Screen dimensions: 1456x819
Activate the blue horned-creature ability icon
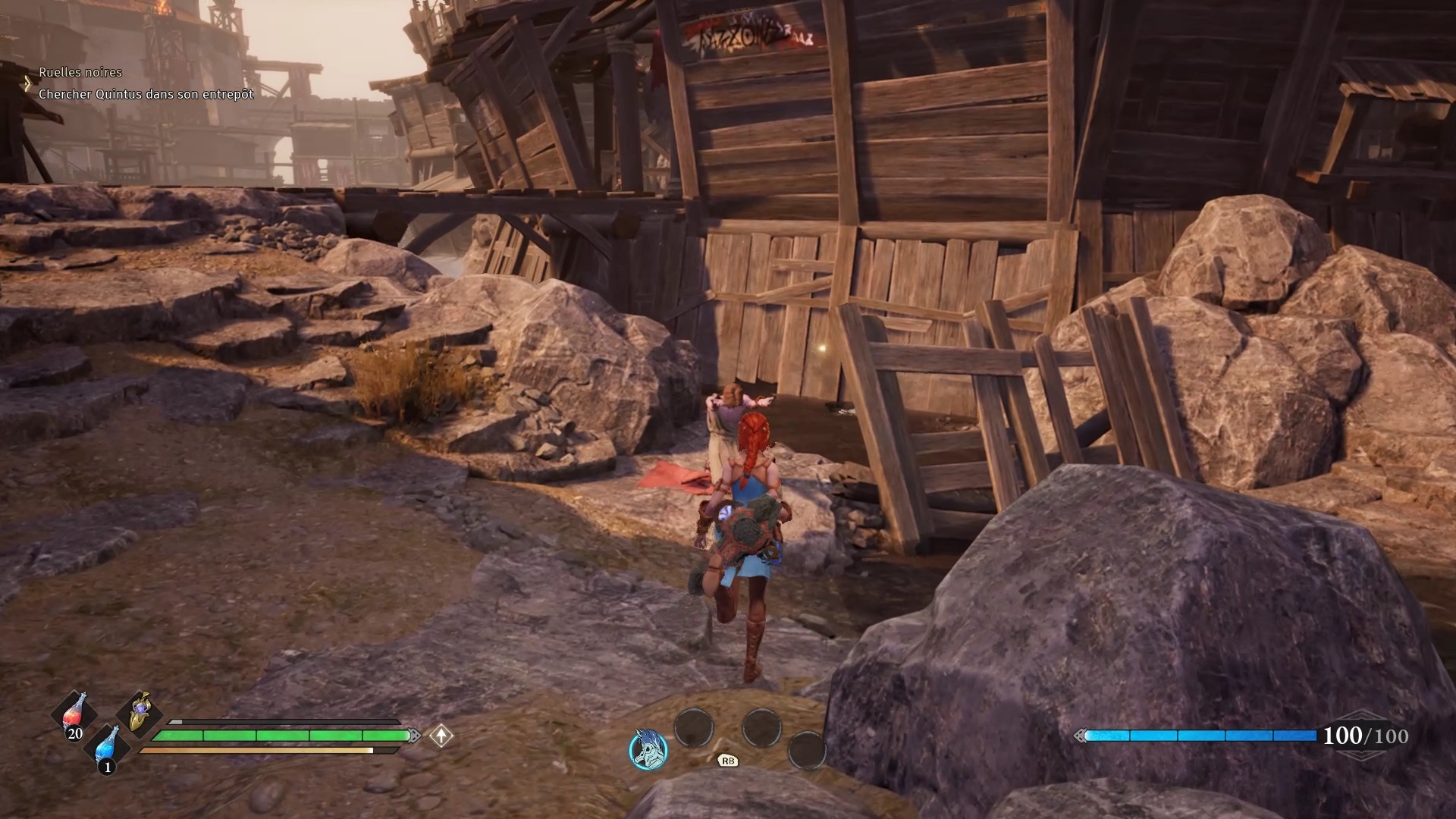[x=648, y=749]
